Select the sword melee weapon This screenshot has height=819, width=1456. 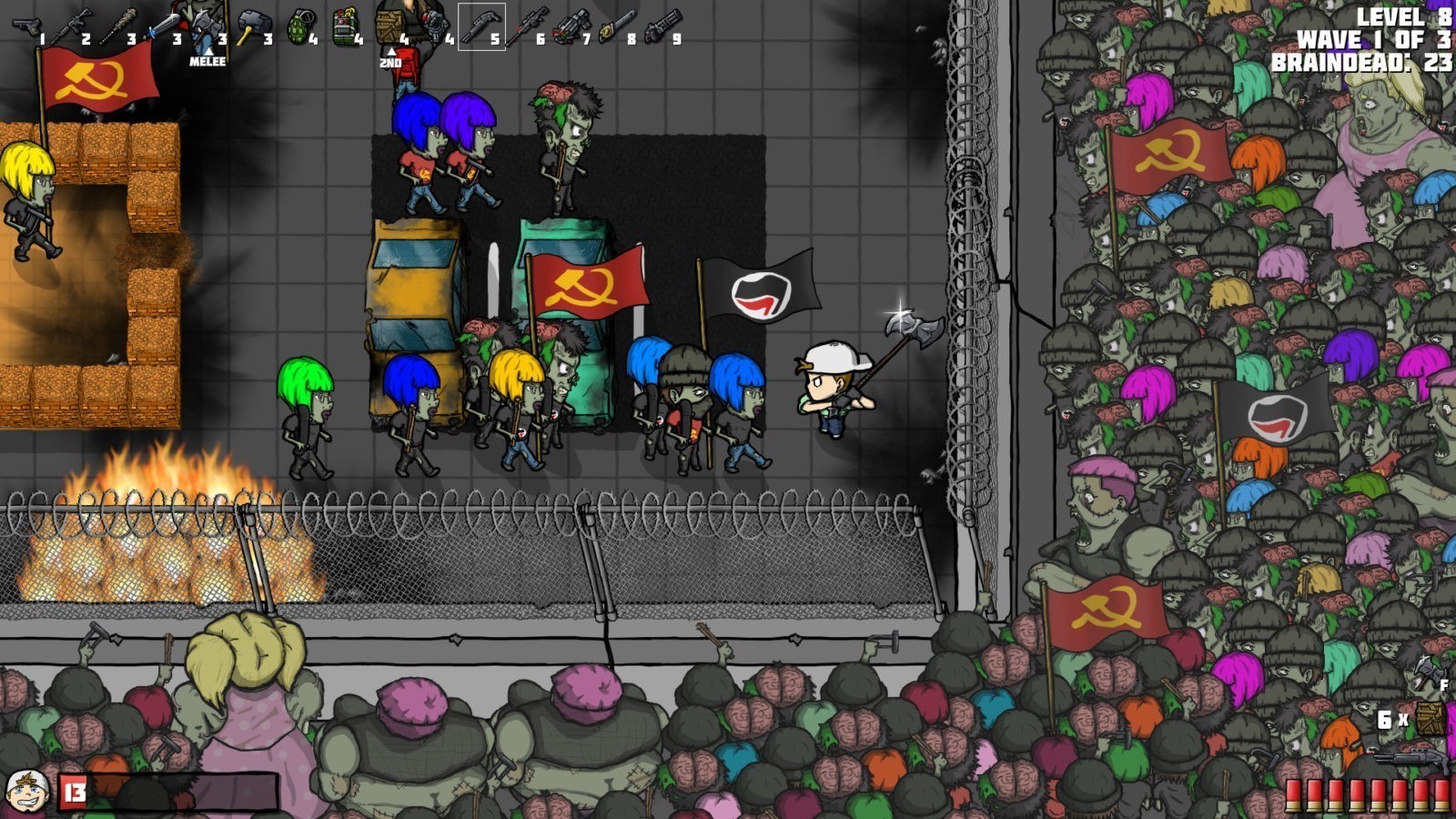pyautogui.click(x=162, y=27)
